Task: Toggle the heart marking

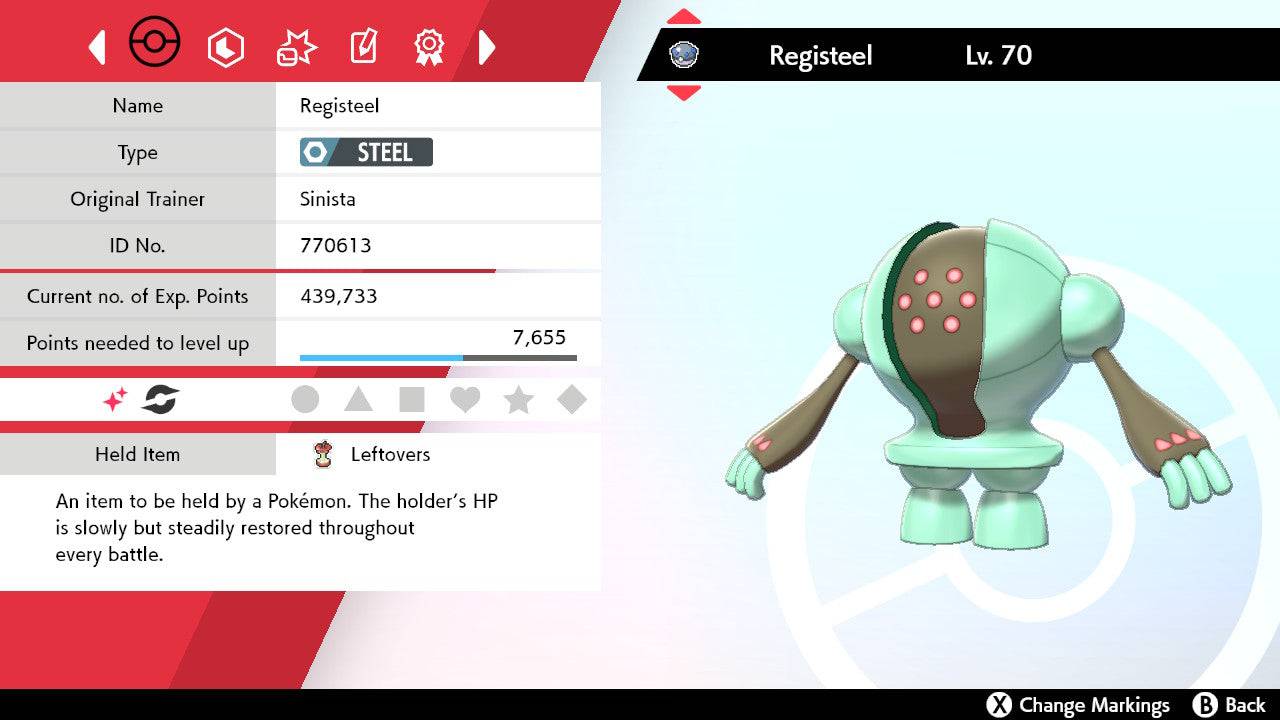Action: (465, 400)
